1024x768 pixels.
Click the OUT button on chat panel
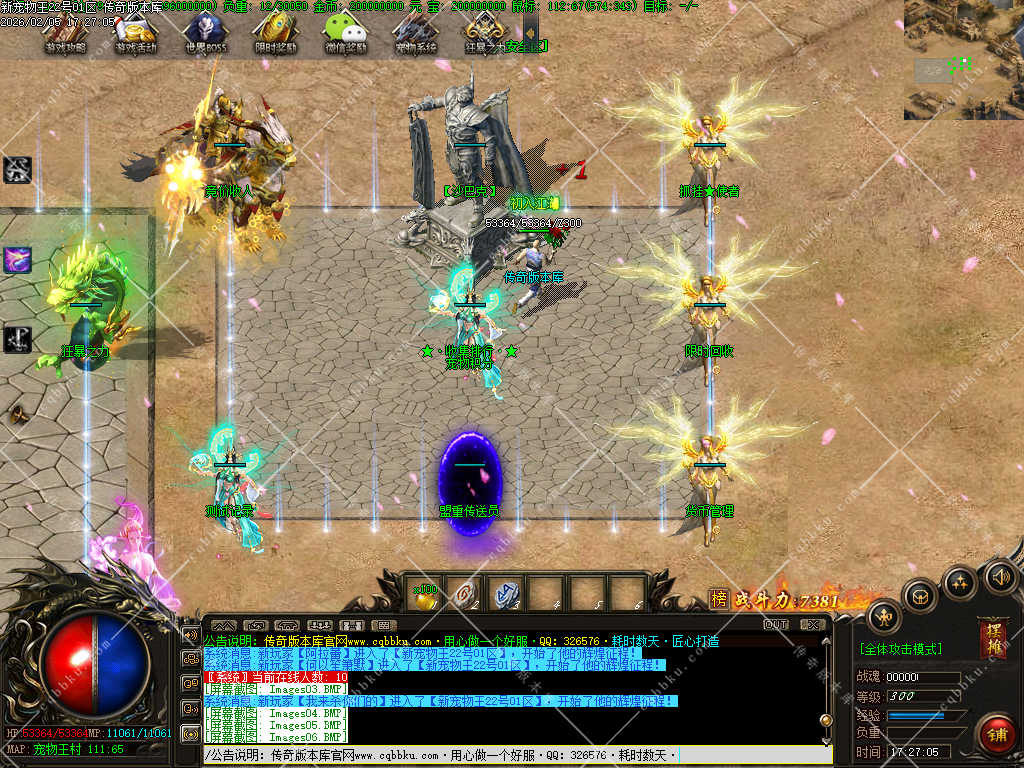pos(776,625)
